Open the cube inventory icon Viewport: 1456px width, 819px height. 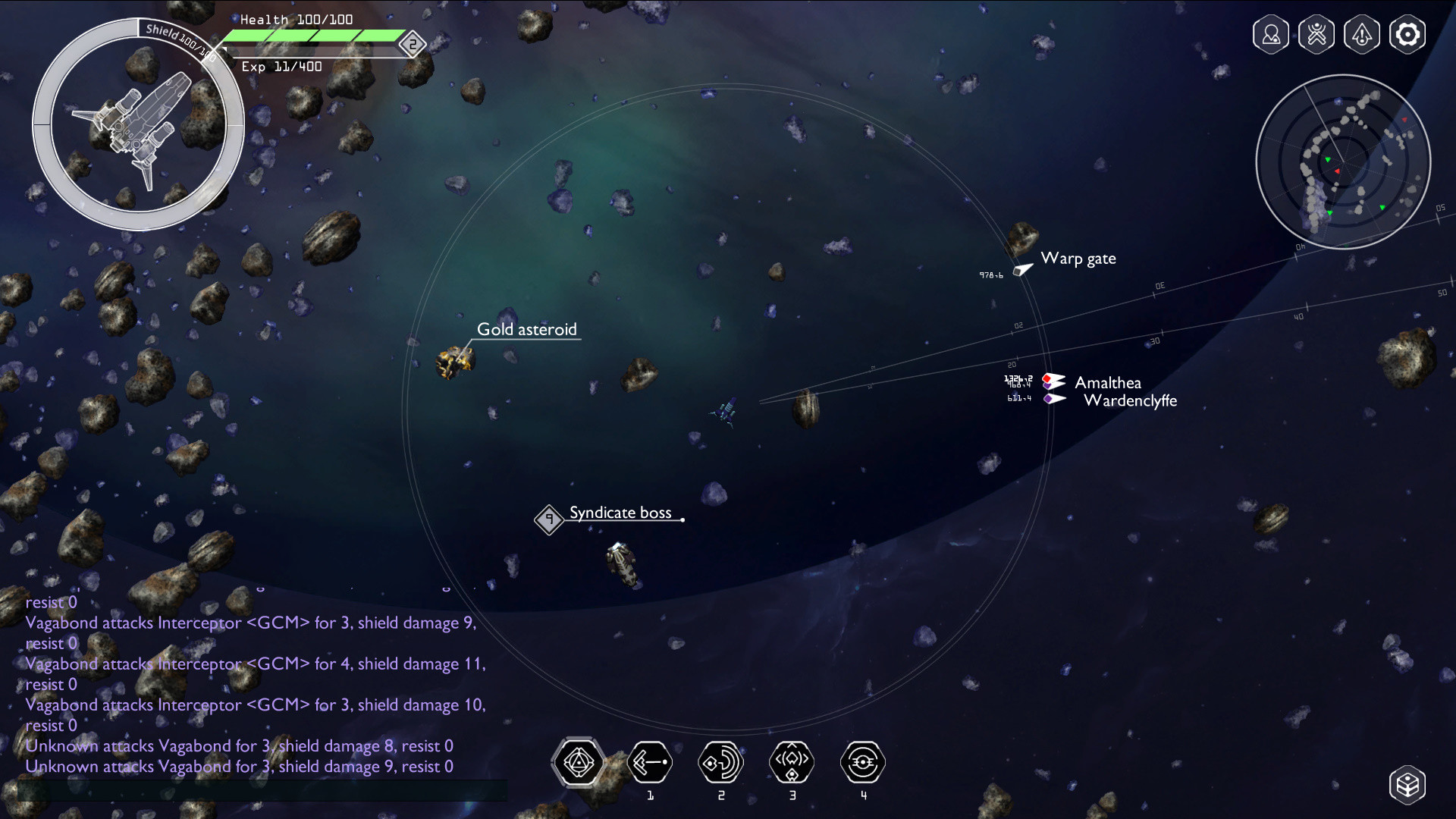(x=1407, y=785)
